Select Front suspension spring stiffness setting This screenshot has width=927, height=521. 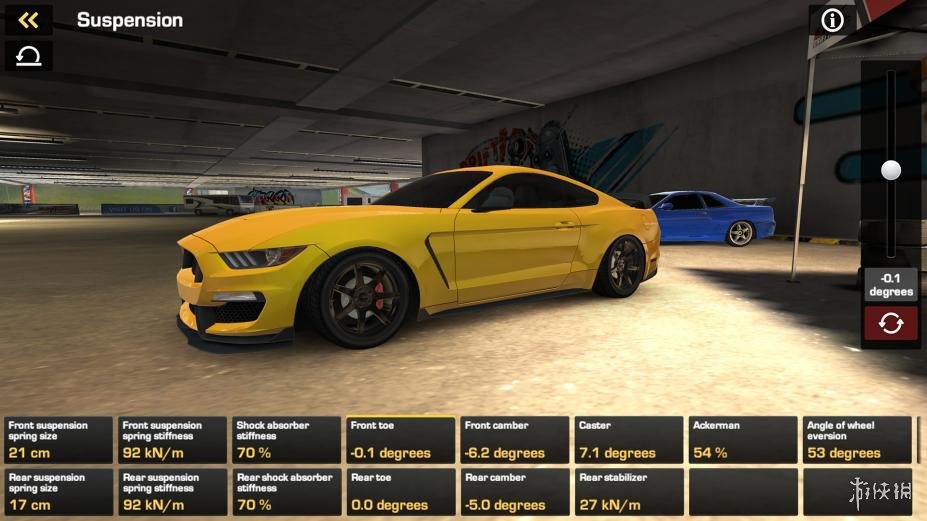173,440
